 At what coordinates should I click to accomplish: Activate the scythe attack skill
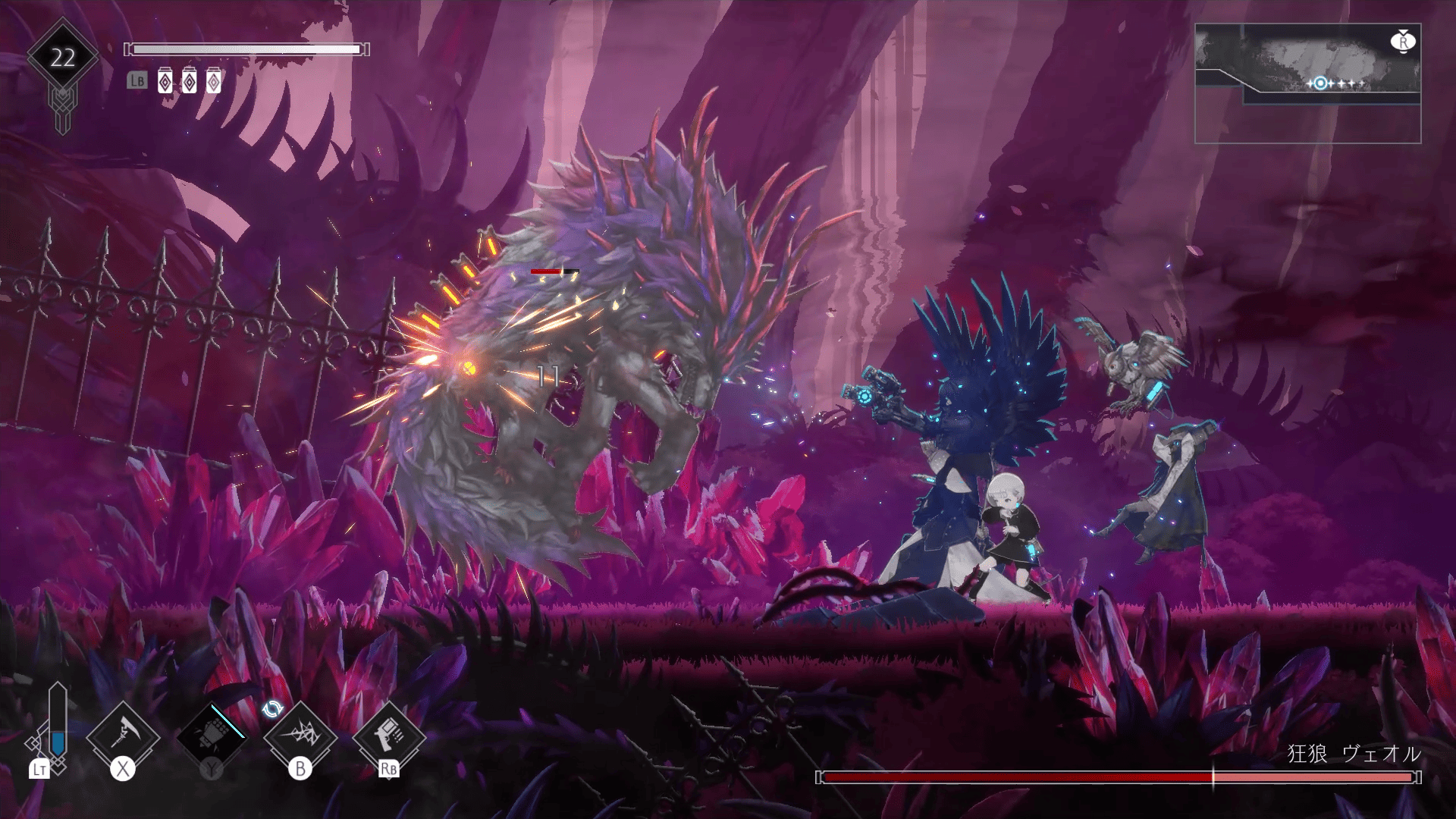pyautogui.click(x=123, y=736)
